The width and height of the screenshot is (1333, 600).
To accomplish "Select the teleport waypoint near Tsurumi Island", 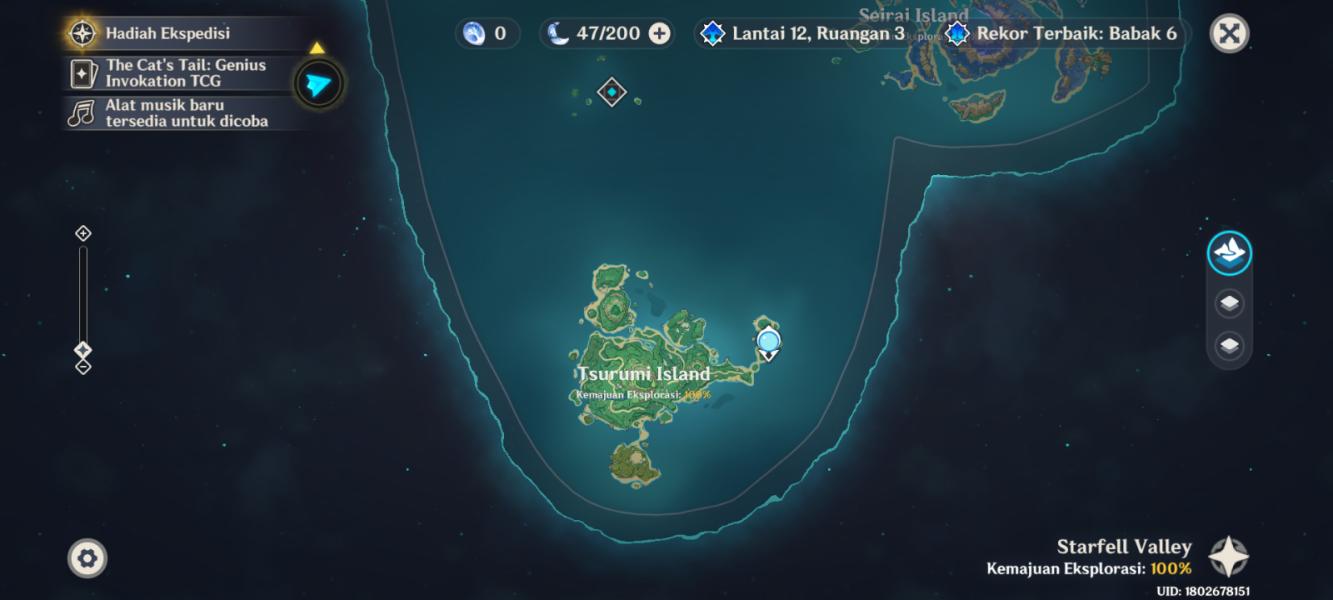I will point(768,342).
